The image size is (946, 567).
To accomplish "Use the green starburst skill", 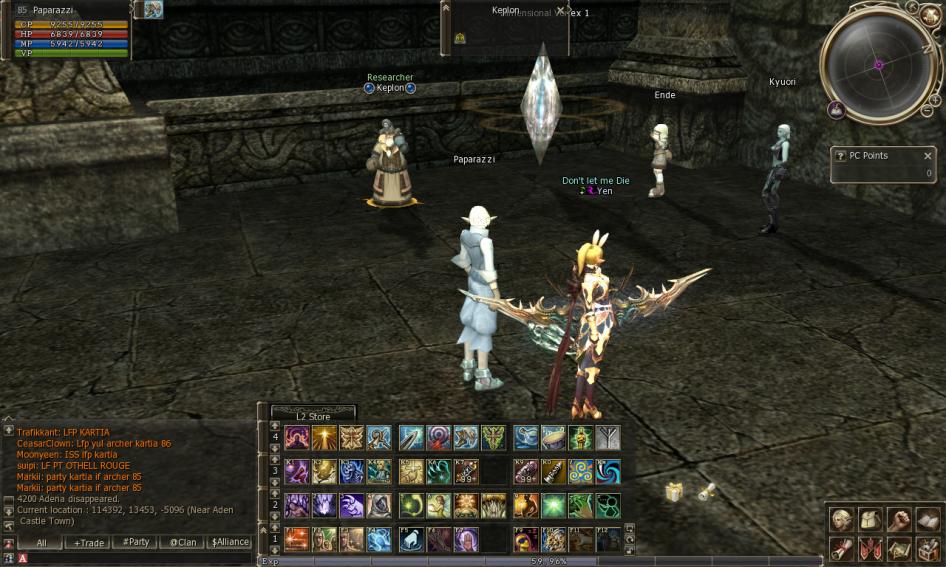I will tap(553, 505).
